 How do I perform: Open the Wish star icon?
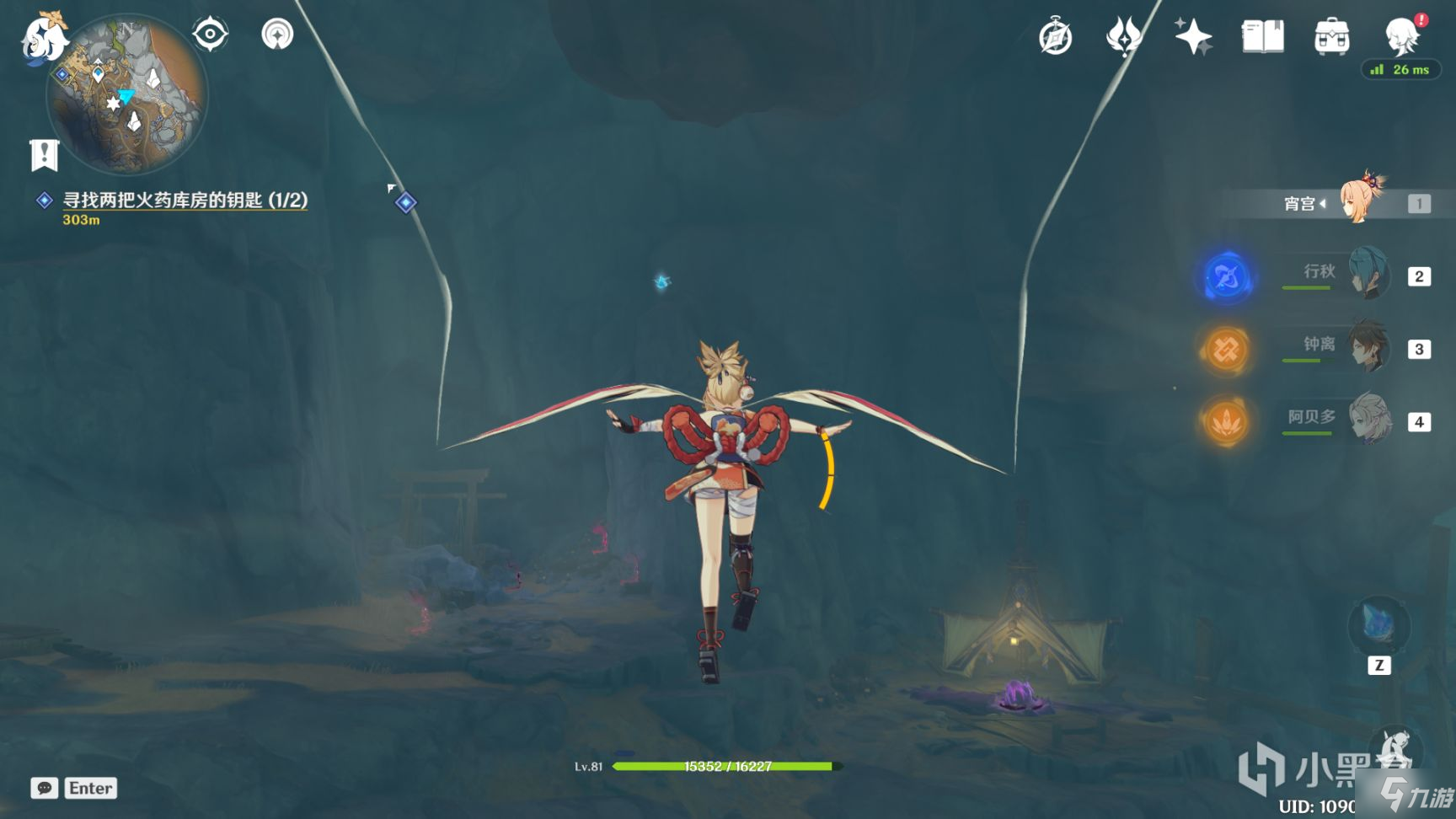[x=1192, y=37]
